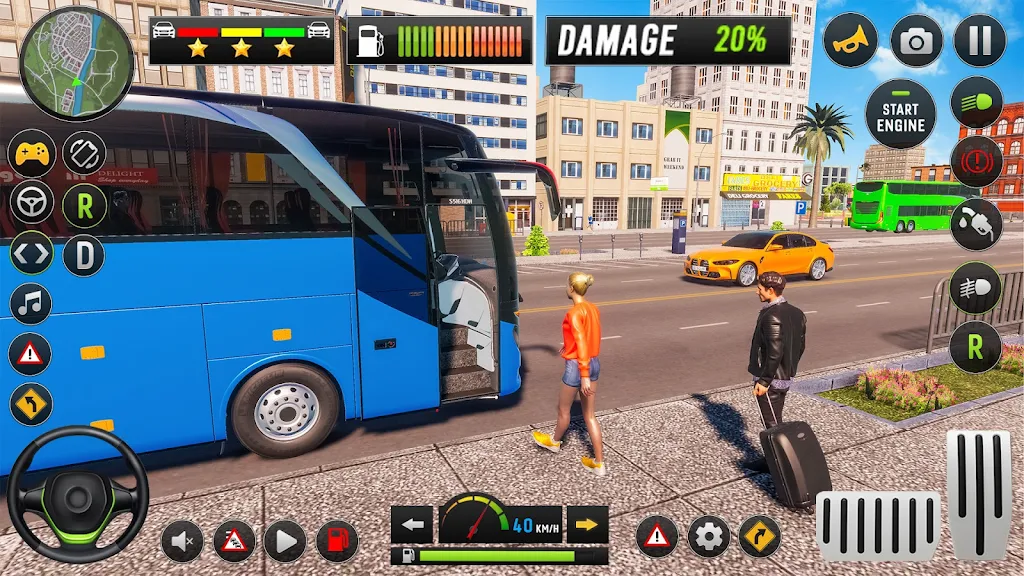Shift into Drive with the D button
Image resolution: width=1024 pixels, height=576 pixels.
click(x=84, y=256)
